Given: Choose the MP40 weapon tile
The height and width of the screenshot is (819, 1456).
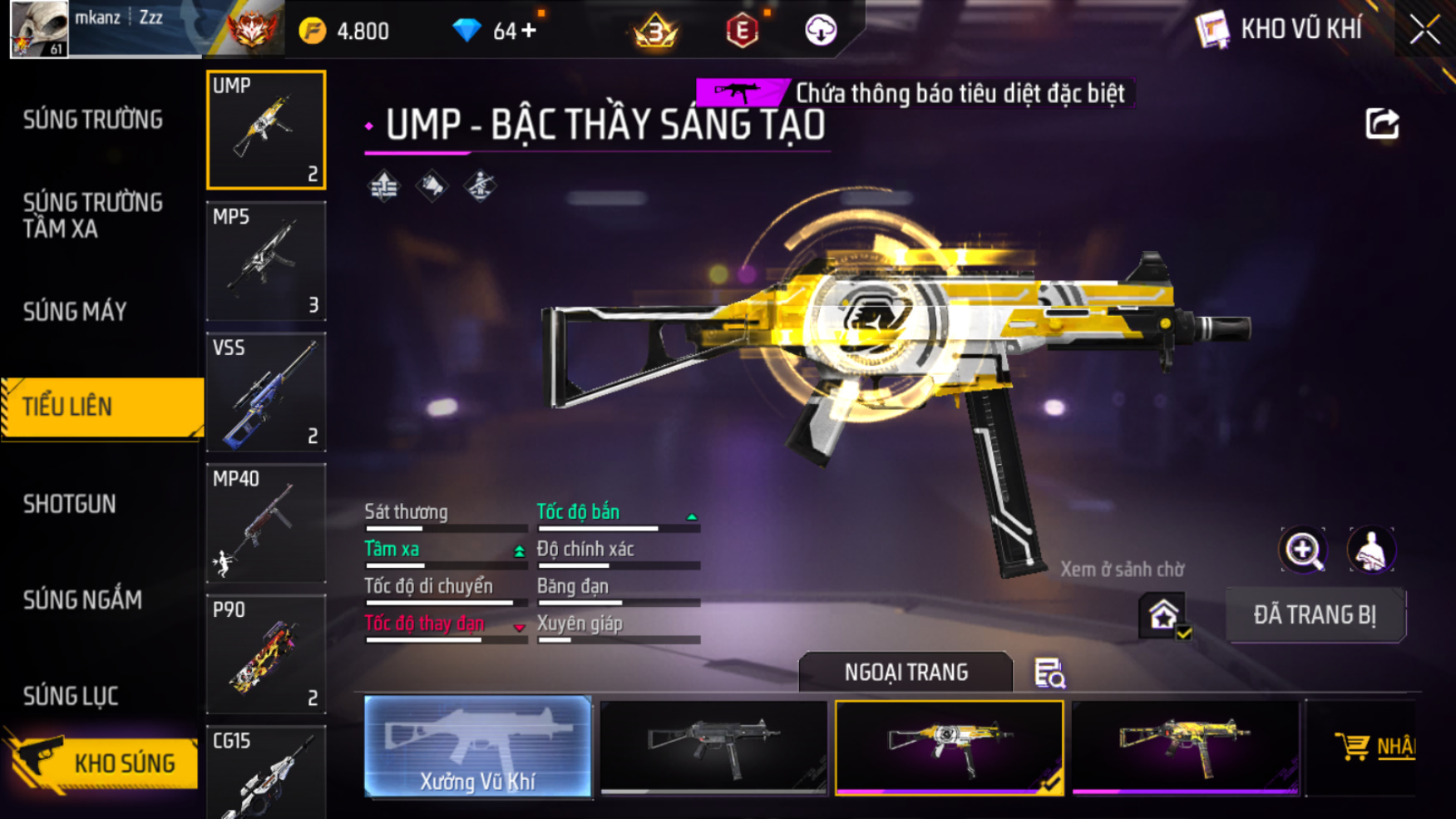Looking at the screenshot, I should coord(266,523).
